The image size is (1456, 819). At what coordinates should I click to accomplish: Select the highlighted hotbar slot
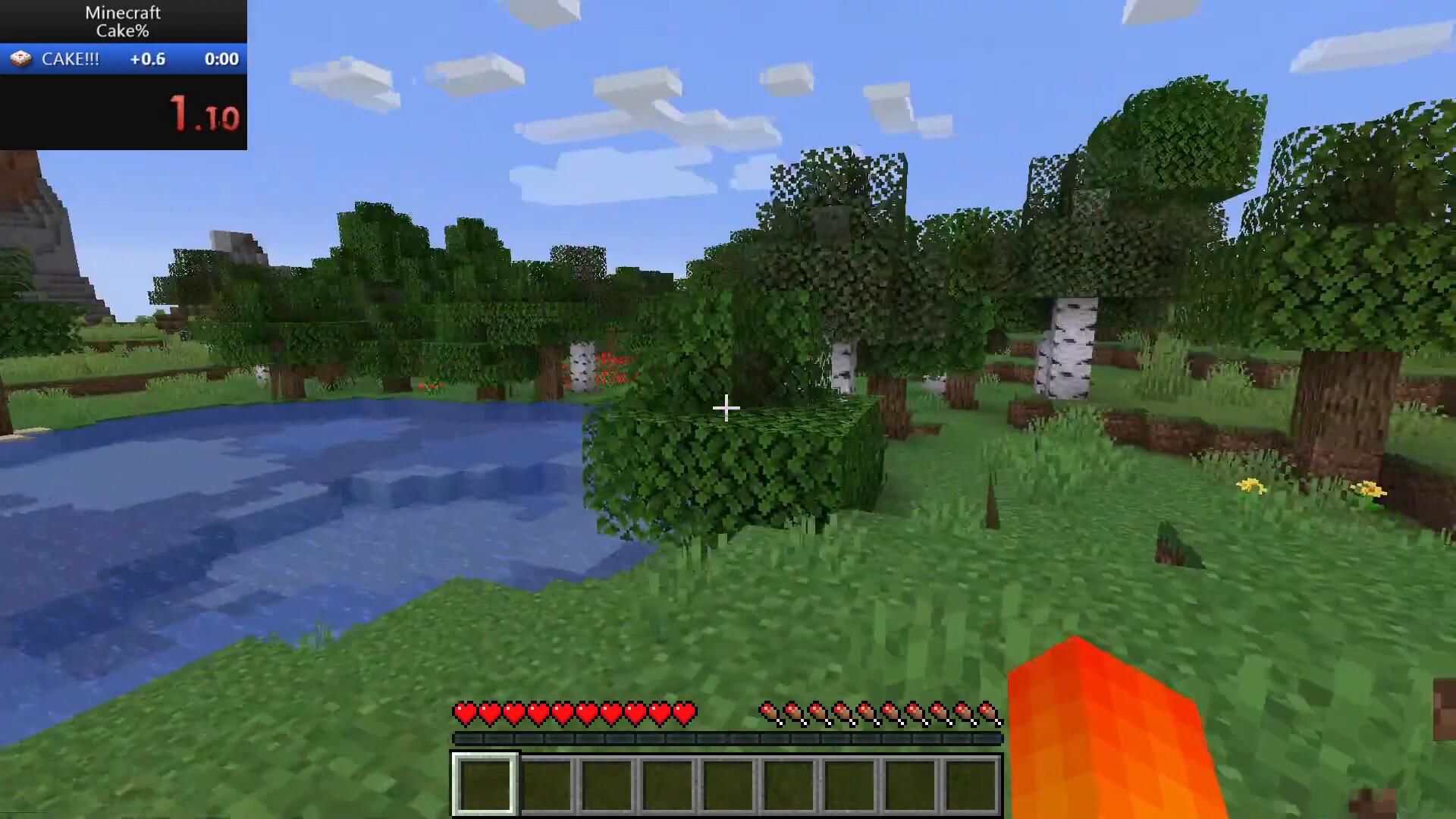tap(485, 784)
